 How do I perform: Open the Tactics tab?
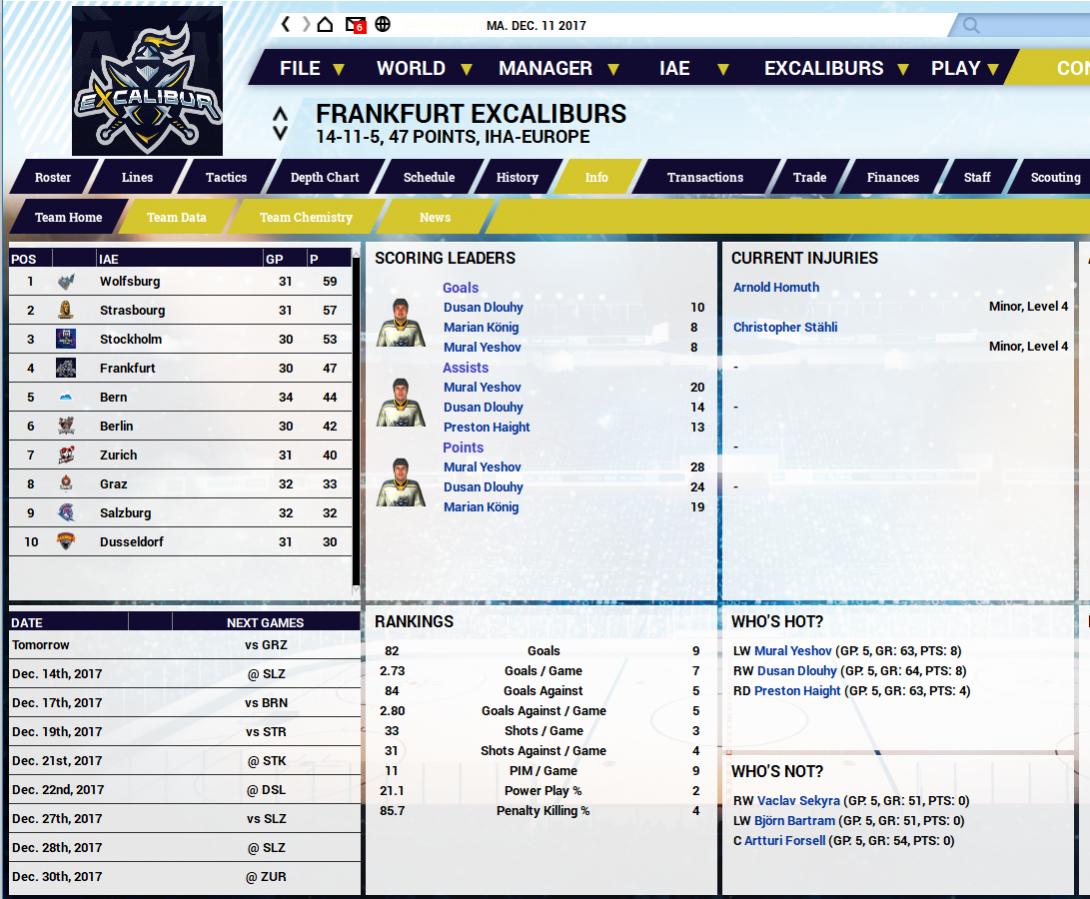pos(226,178)
